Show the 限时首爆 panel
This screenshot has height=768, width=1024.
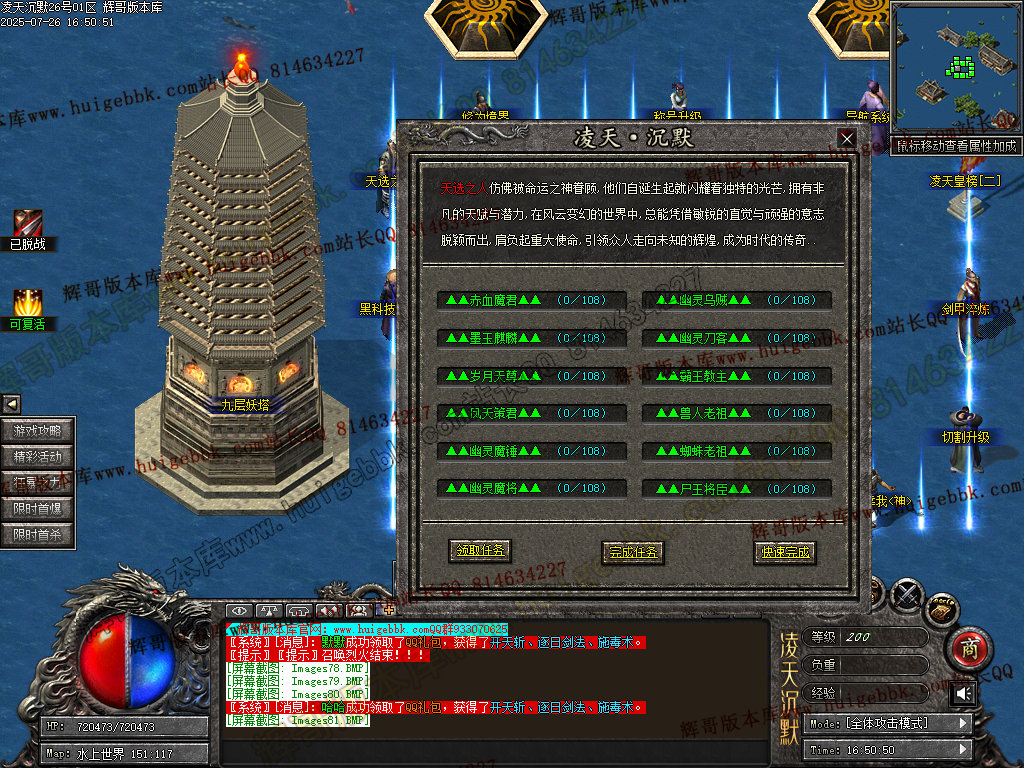(x=38, y=509)
